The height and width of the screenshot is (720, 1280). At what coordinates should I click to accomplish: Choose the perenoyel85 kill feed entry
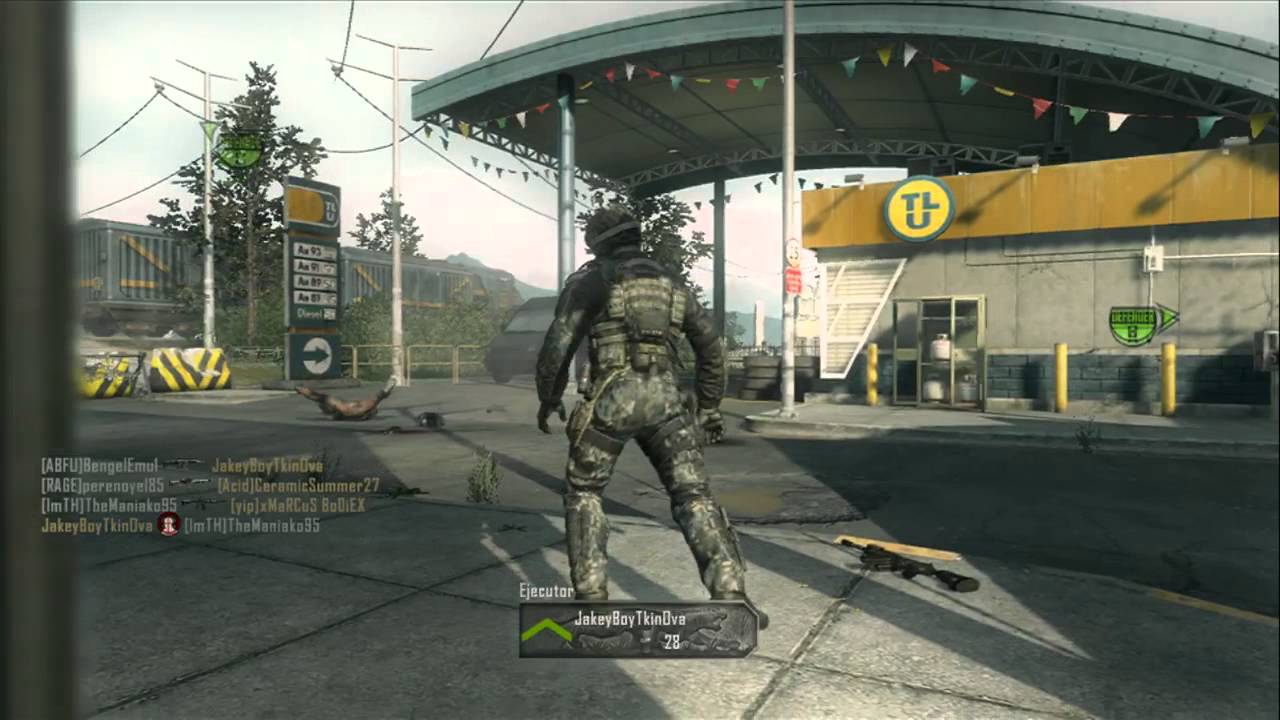pyautogui.click(x=210, y=485)
